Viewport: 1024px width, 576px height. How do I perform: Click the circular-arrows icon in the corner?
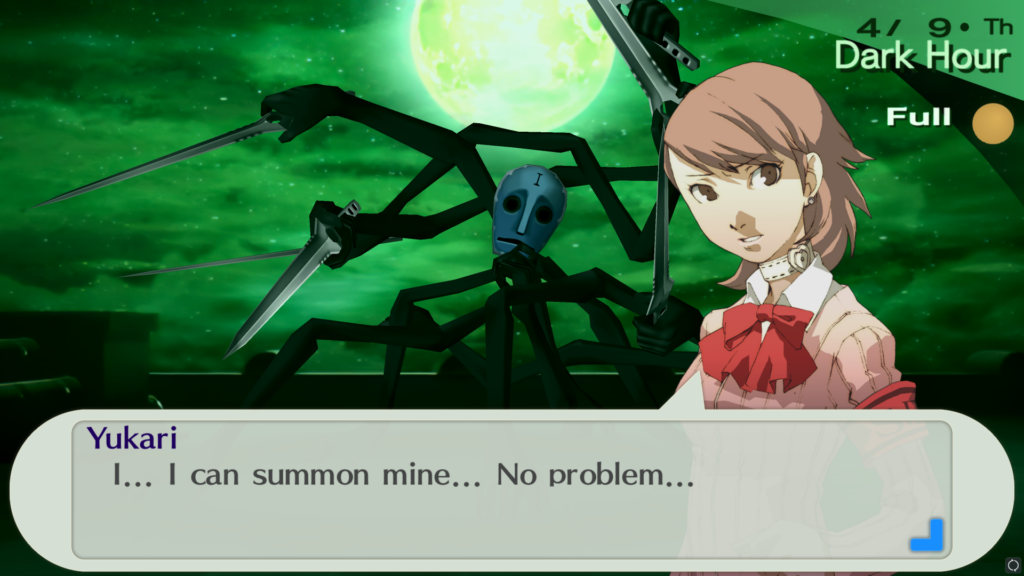[1012, 565]
